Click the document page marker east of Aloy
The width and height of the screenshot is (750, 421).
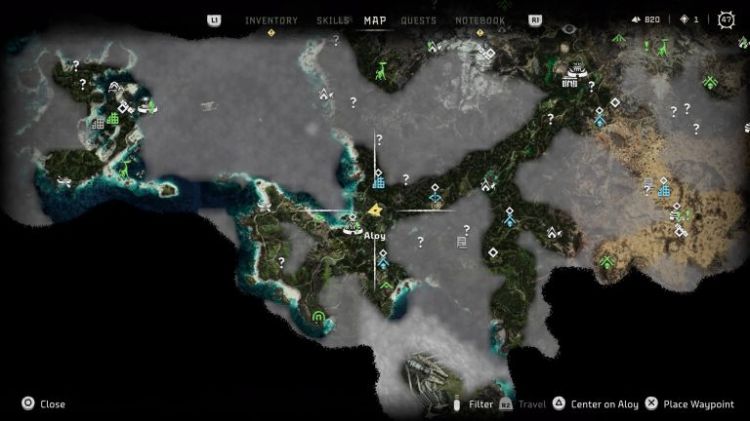tap(462, 241)
